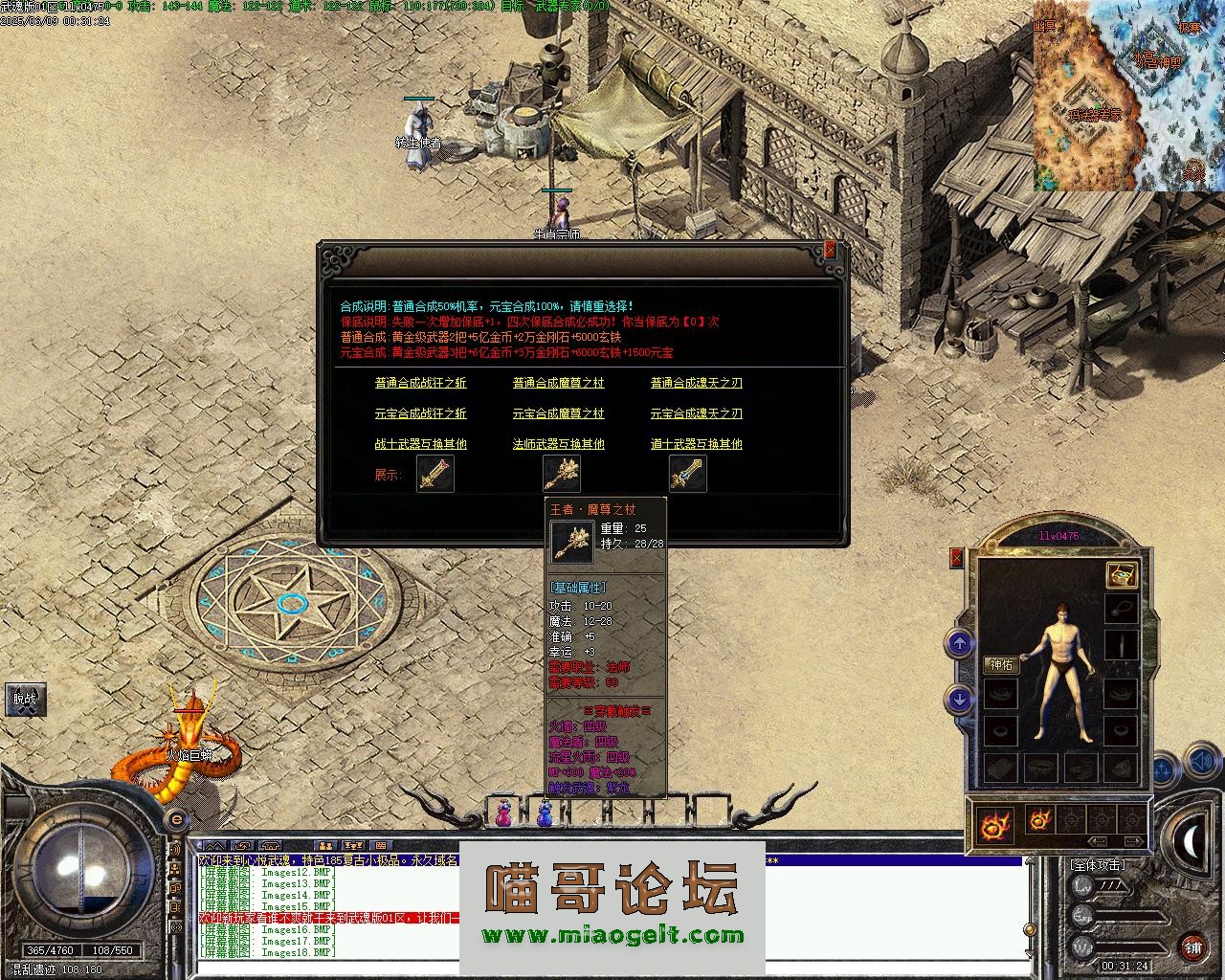The height and width of the screenshot is (980, 1225).
Task: Select 元宝合成魔尊之杖 option
Action: pos(558,413)
